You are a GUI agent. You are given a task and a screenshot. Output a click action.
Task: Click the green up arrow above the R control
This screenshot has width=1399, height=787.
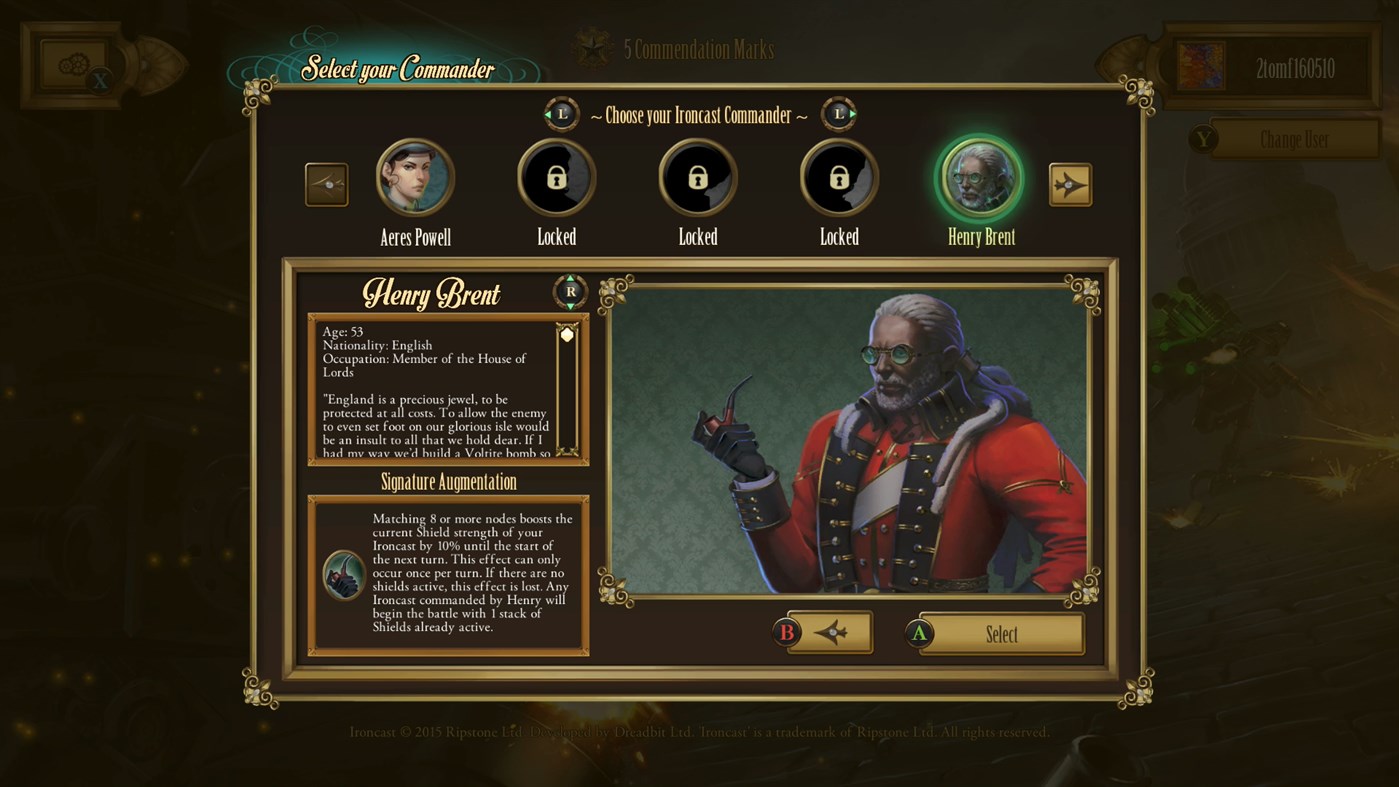[x=569, y=277]
